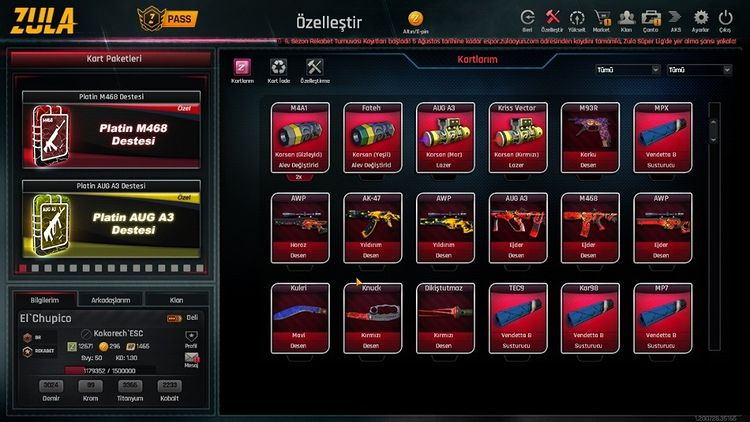Select the MP7 Vendetta B Susturucu card
Viewport: 750px width, 422px height.
(663, 317)
